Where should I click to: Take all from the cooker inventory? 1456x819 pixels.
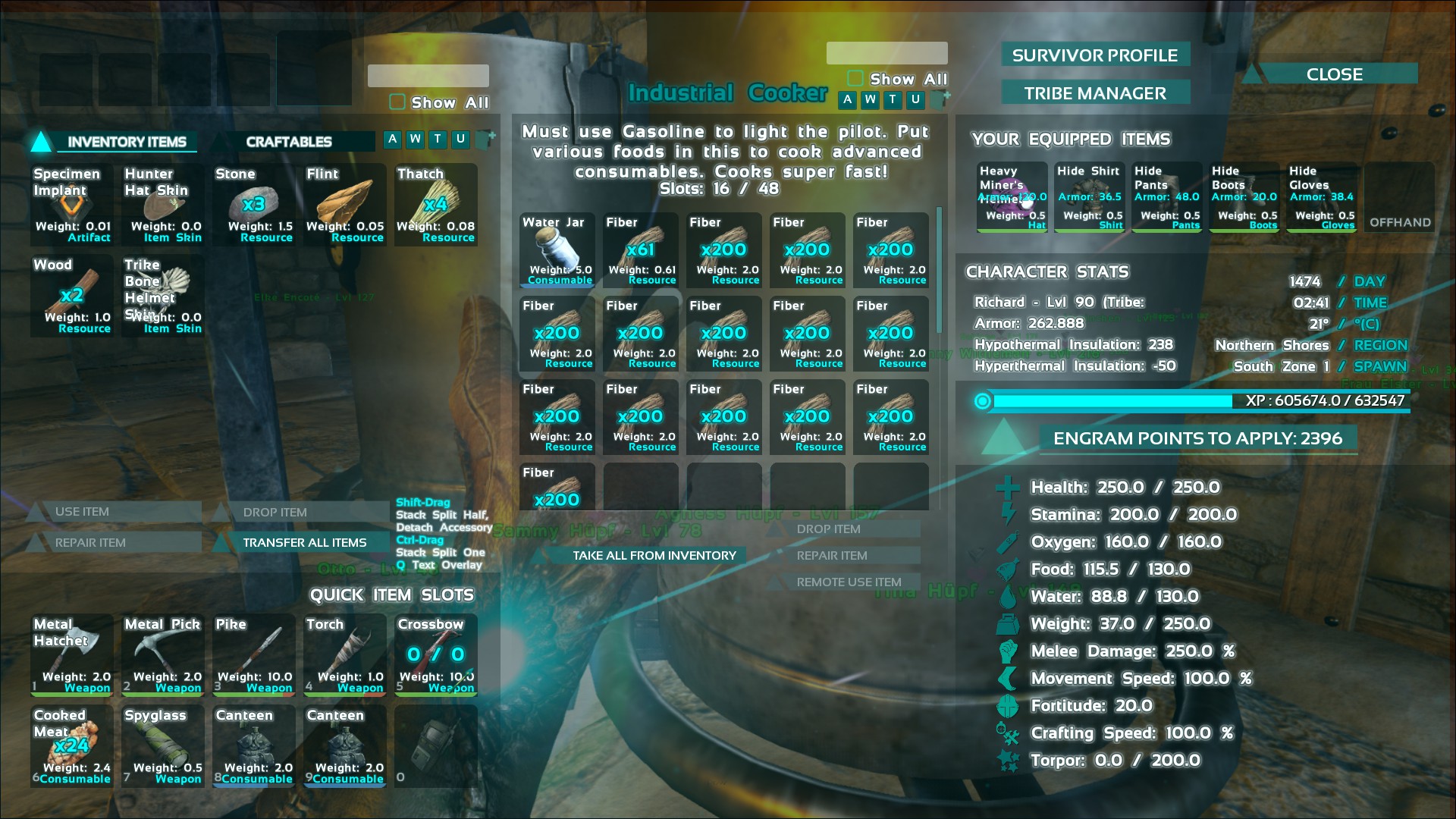click(x=654, y=555)
